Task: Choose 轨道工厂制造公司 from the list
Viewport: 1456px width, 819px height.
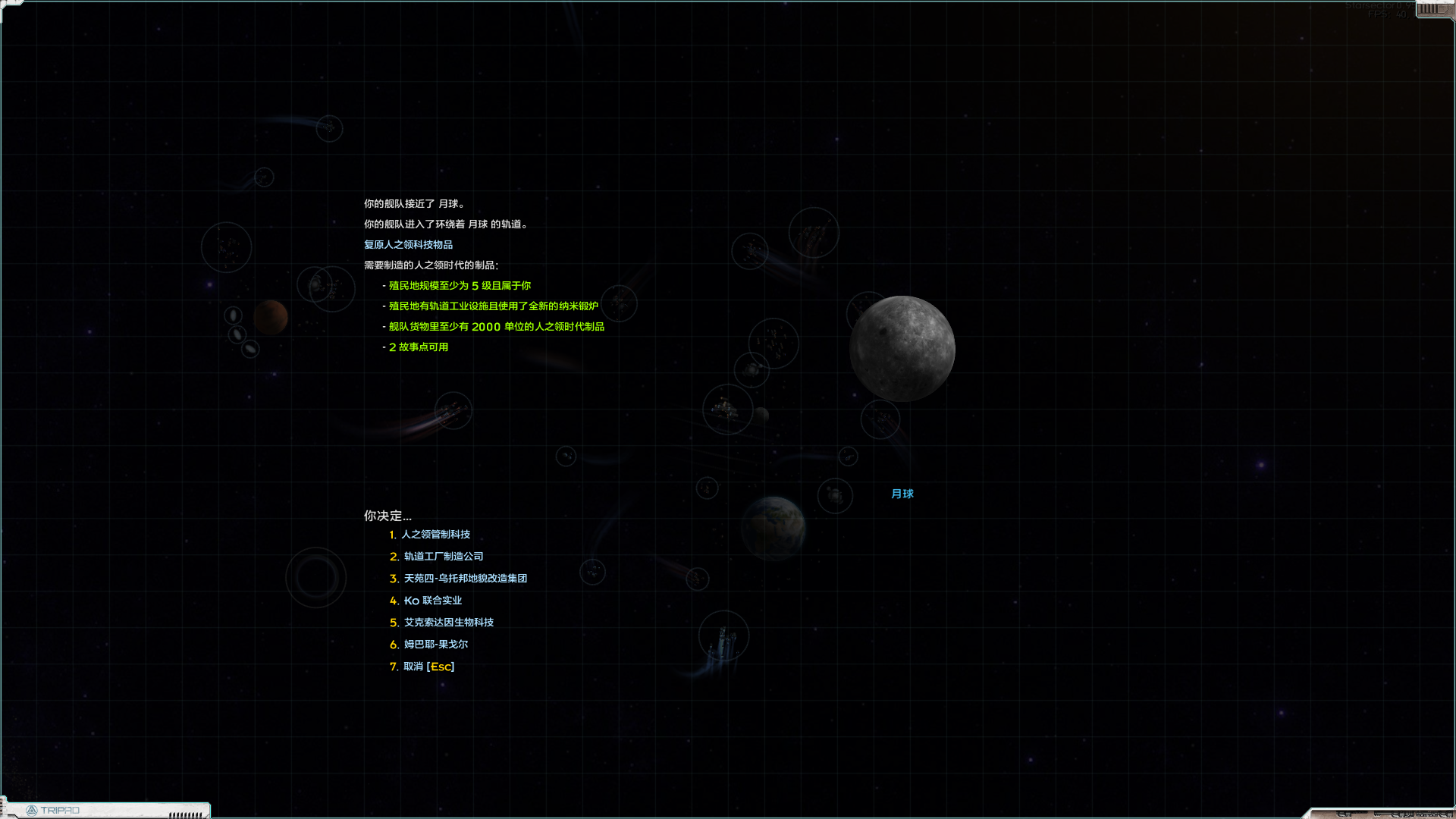Action: coord(443,557)
